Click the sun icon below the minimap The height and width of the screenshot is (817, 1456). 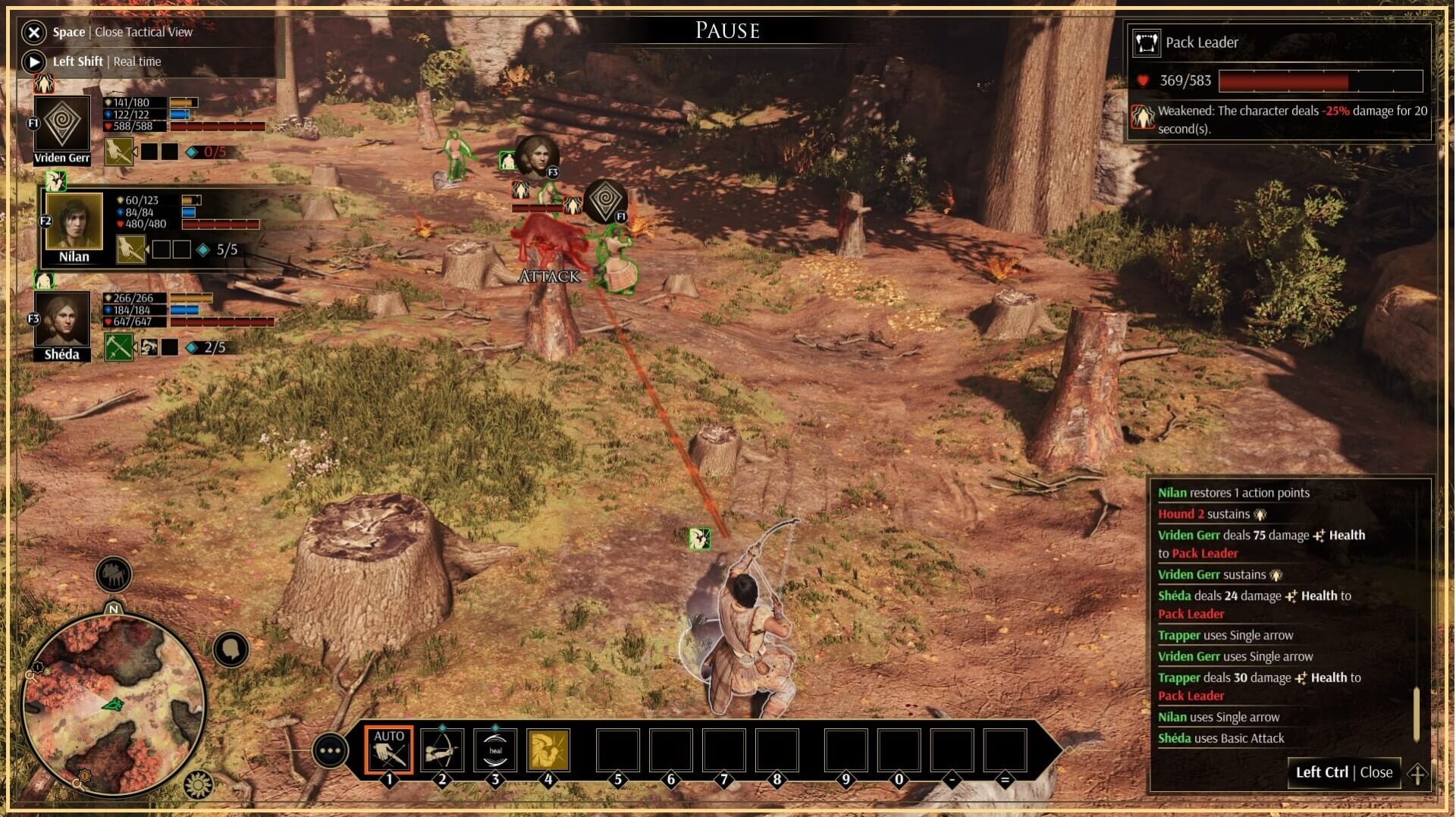(x=199, y=784)
